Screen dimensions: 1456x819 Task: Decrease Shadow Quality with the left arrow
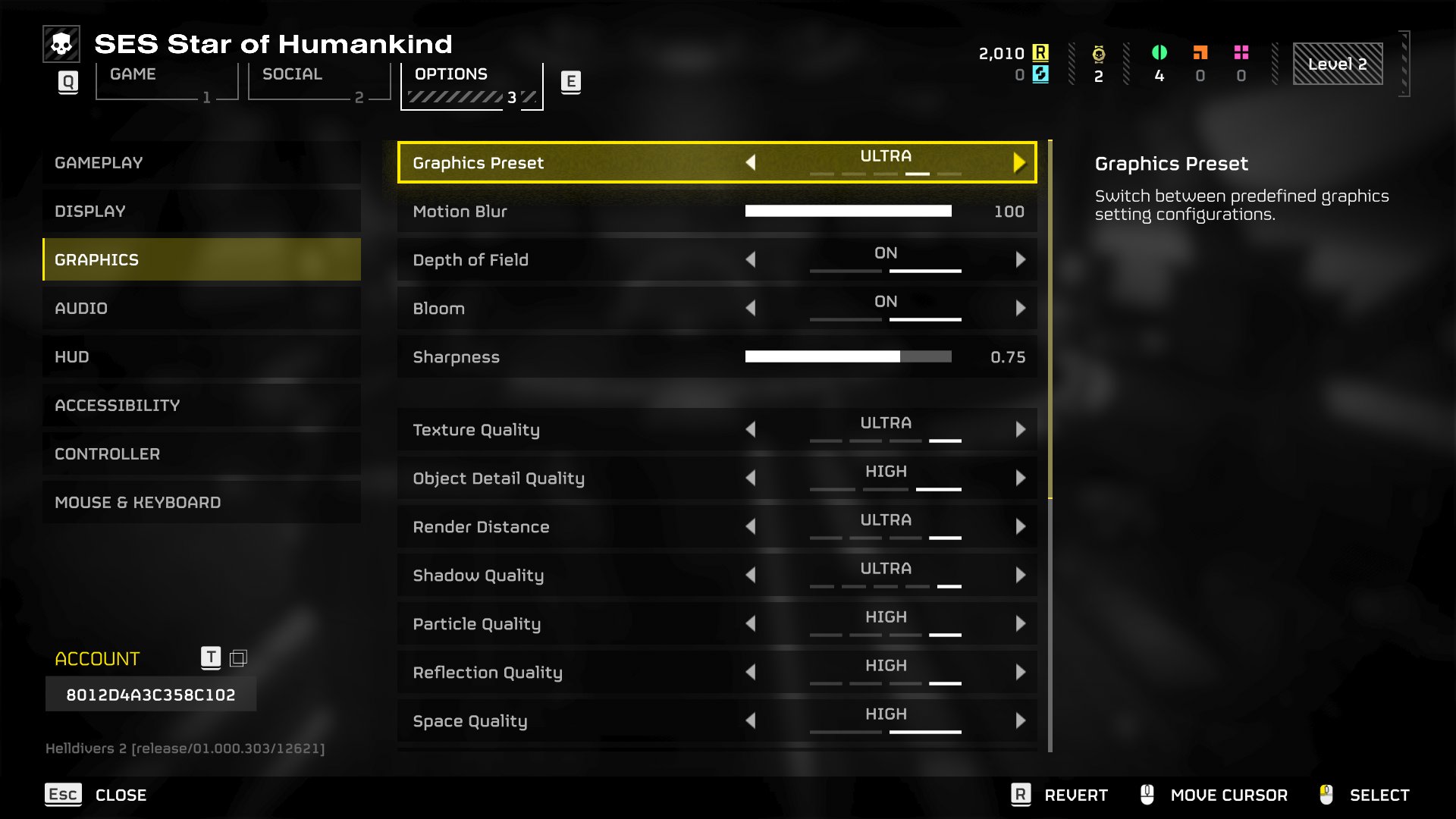coord(752,575)
